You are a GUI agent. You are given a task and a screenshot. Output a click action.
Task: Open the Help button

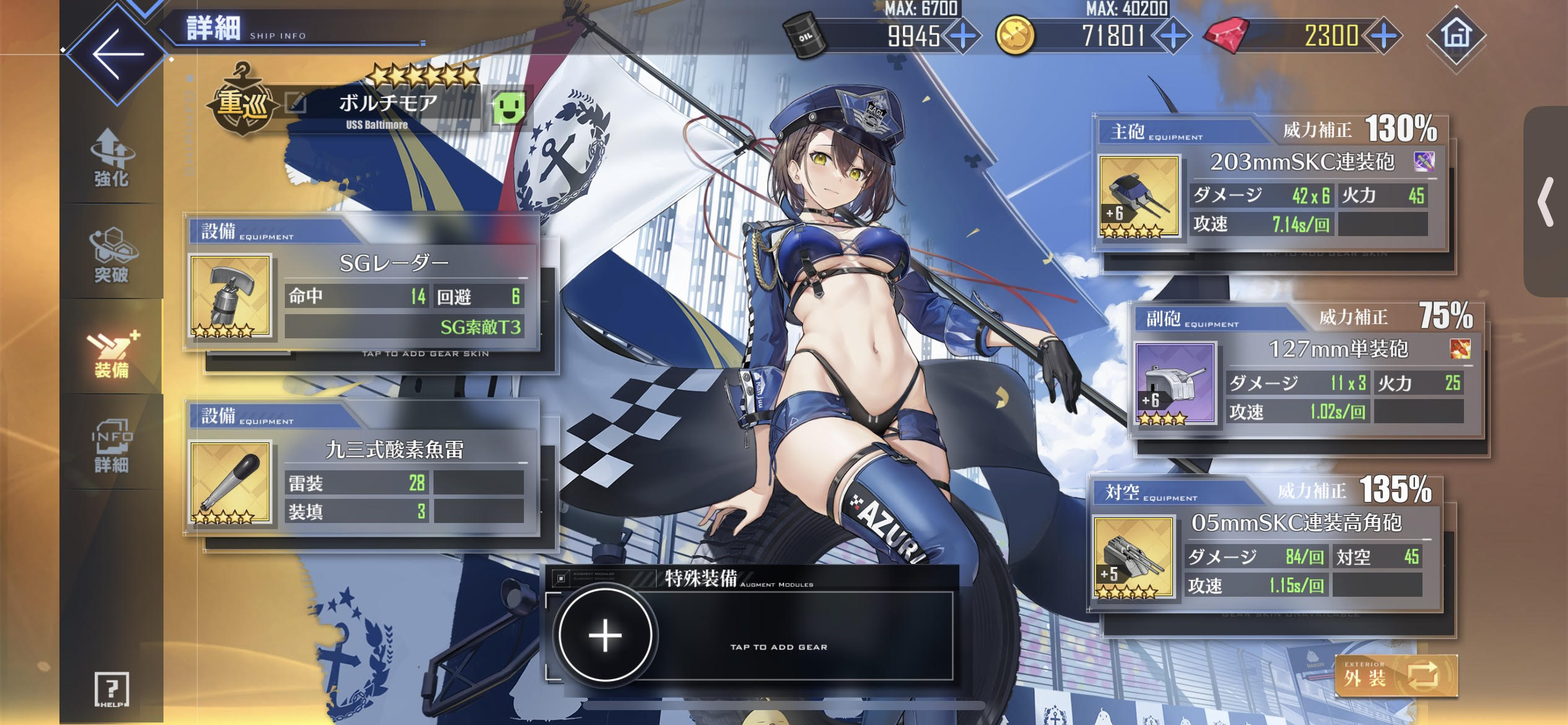111,689
